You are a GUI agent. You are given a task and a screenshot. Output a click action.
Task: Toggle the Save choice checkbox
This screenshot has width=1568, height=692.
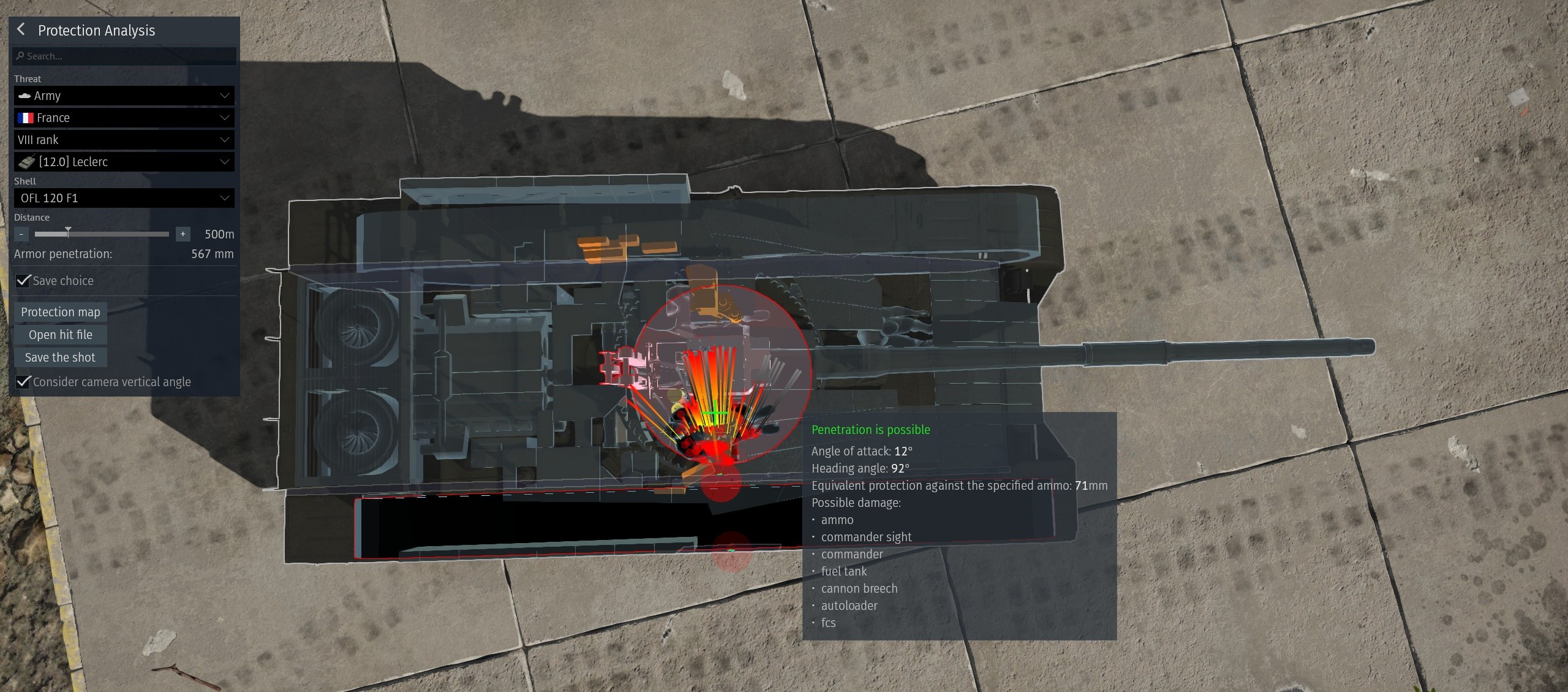point(24,281)
